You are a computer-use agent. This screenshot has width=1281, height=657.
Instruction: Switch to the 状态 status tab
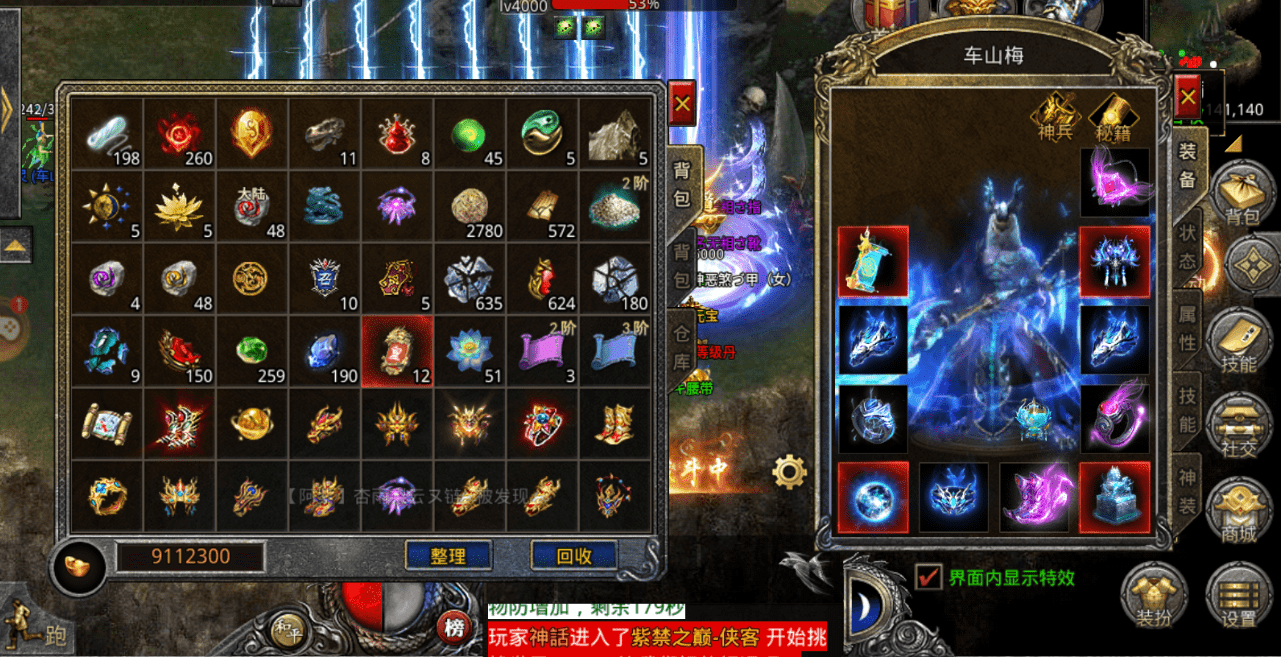click(x=1188, y=245)
